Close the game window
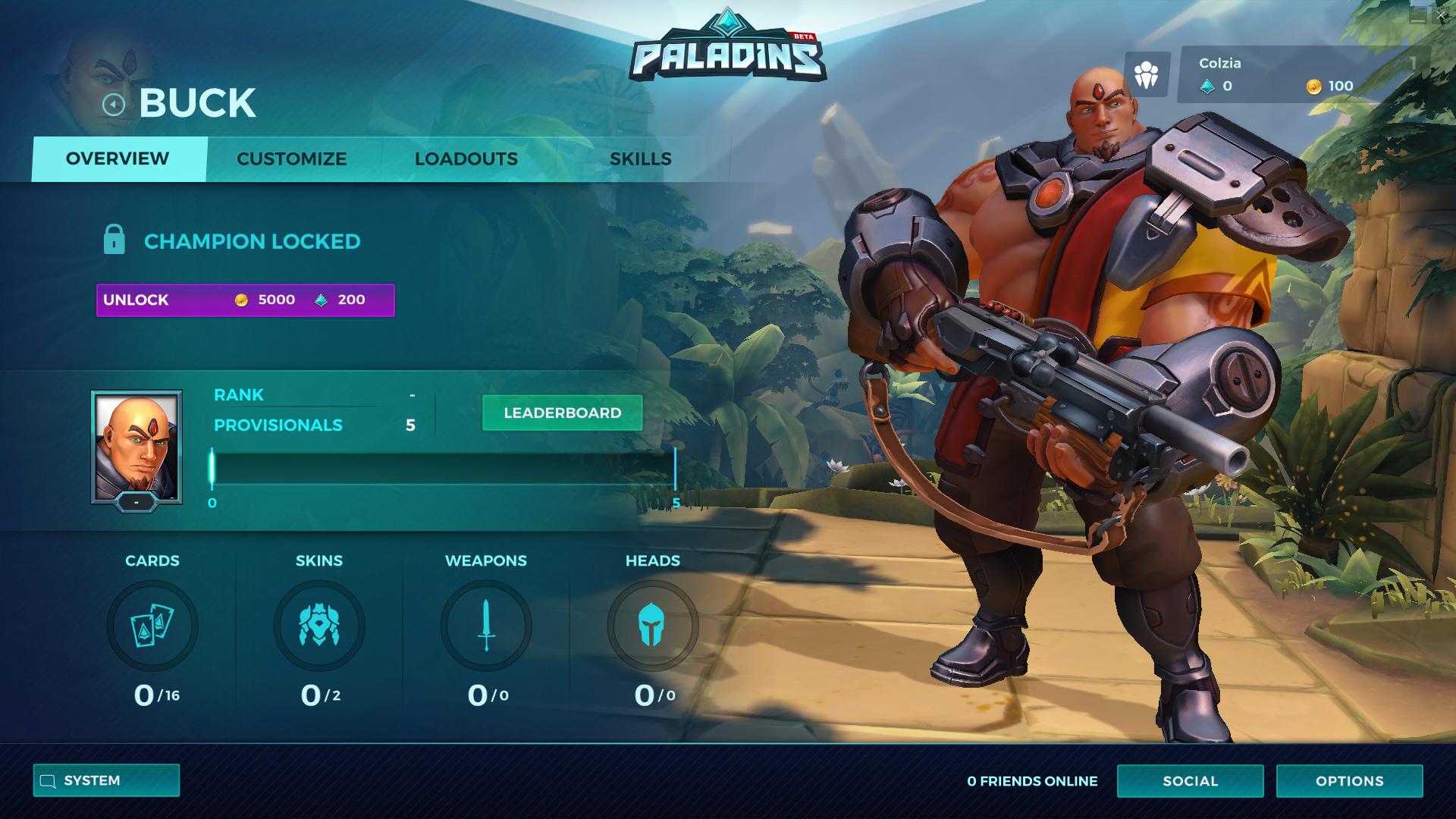This screenshot has width=1456, height=819. [x=1440, y=15]
